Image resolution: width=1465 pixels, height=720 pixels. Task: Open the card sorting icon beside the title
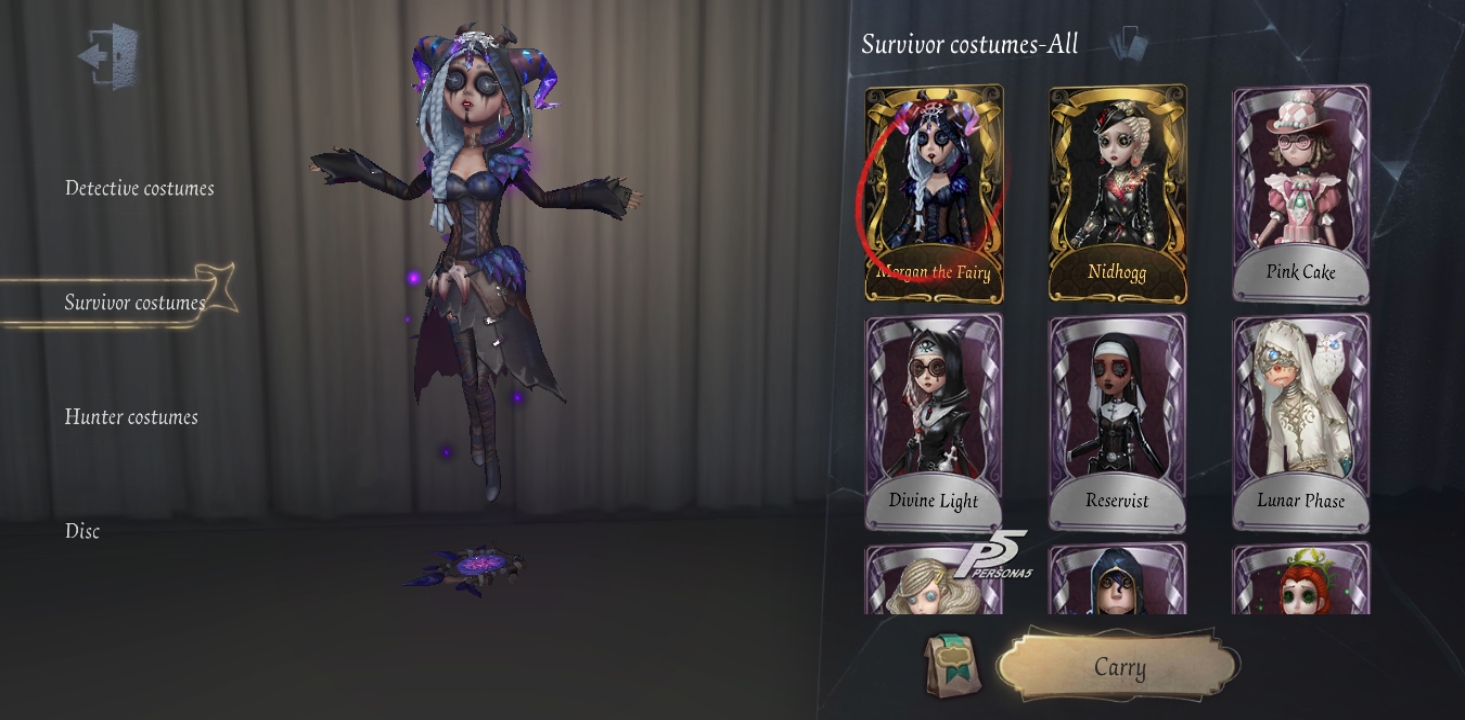[1128, 44]
